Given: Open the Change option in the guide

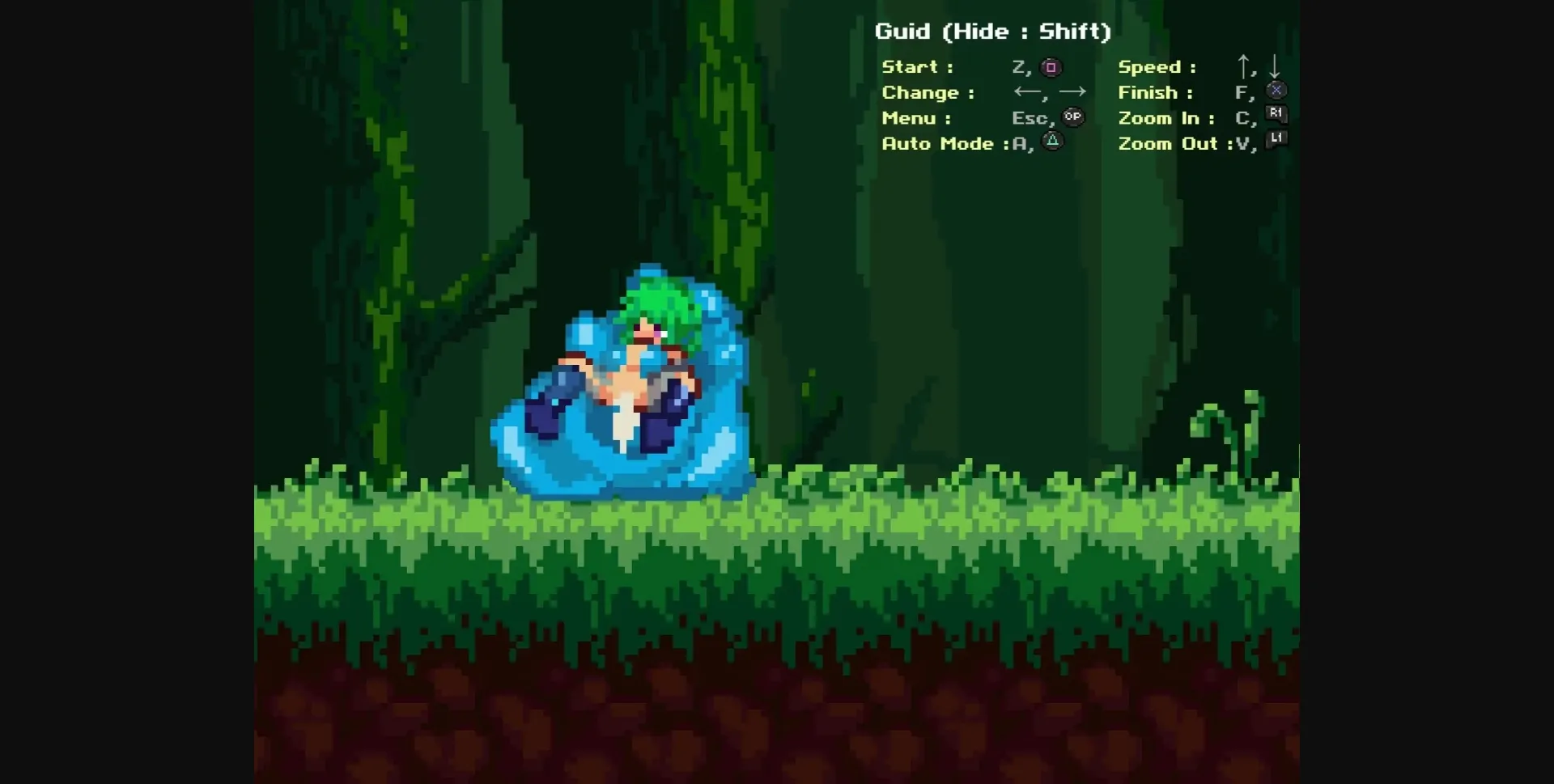Looking at the screenshot, I should (x=927, y=92).
